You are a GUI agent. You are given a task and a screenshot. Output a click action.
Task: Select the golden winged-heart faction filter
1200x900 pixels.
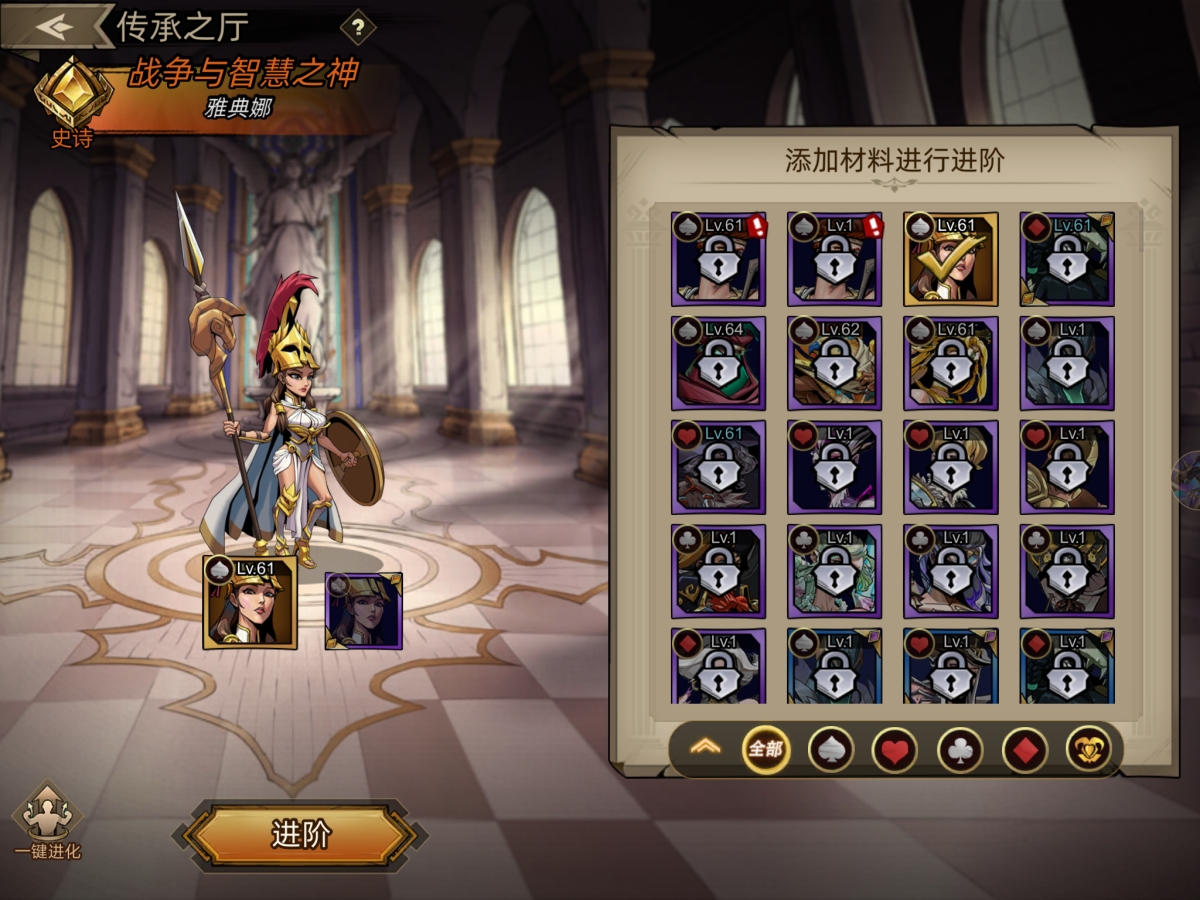tap(1088, 749)
